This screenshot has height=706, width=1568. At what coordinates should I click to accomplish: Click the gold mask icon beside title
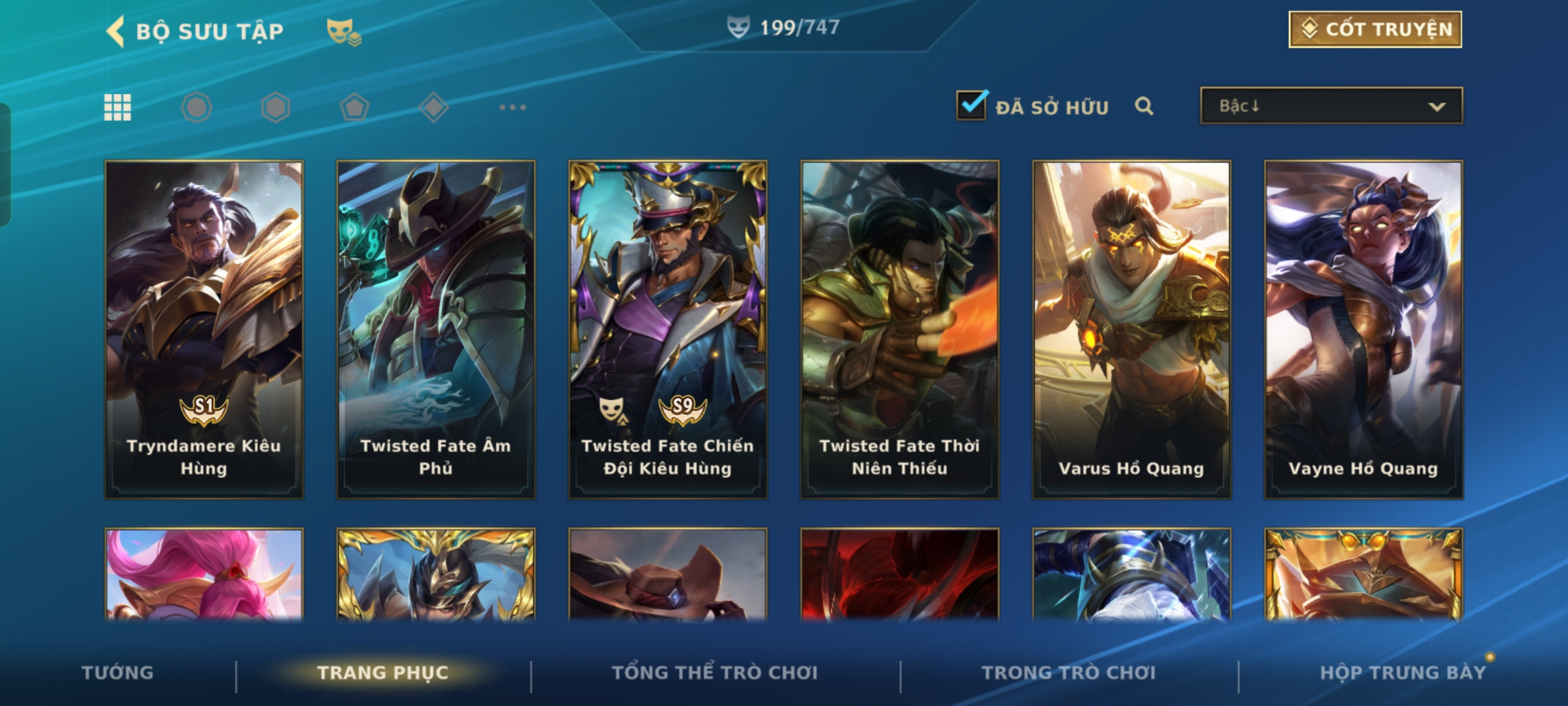pyautogui.click(x=343, y=31)
